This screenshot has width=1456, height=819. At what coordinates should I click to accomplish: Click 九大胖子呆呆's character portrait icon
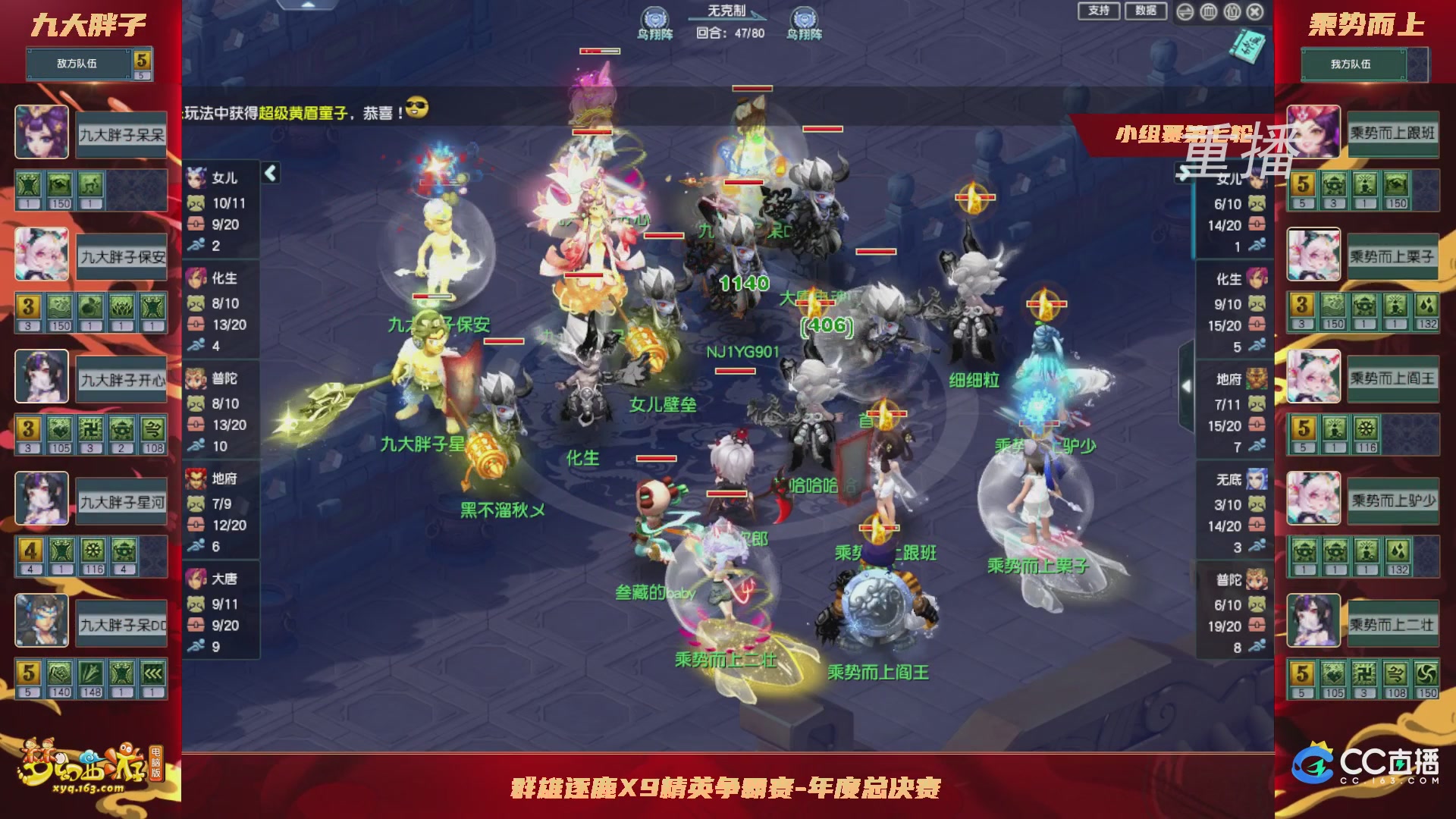[42, 130]
